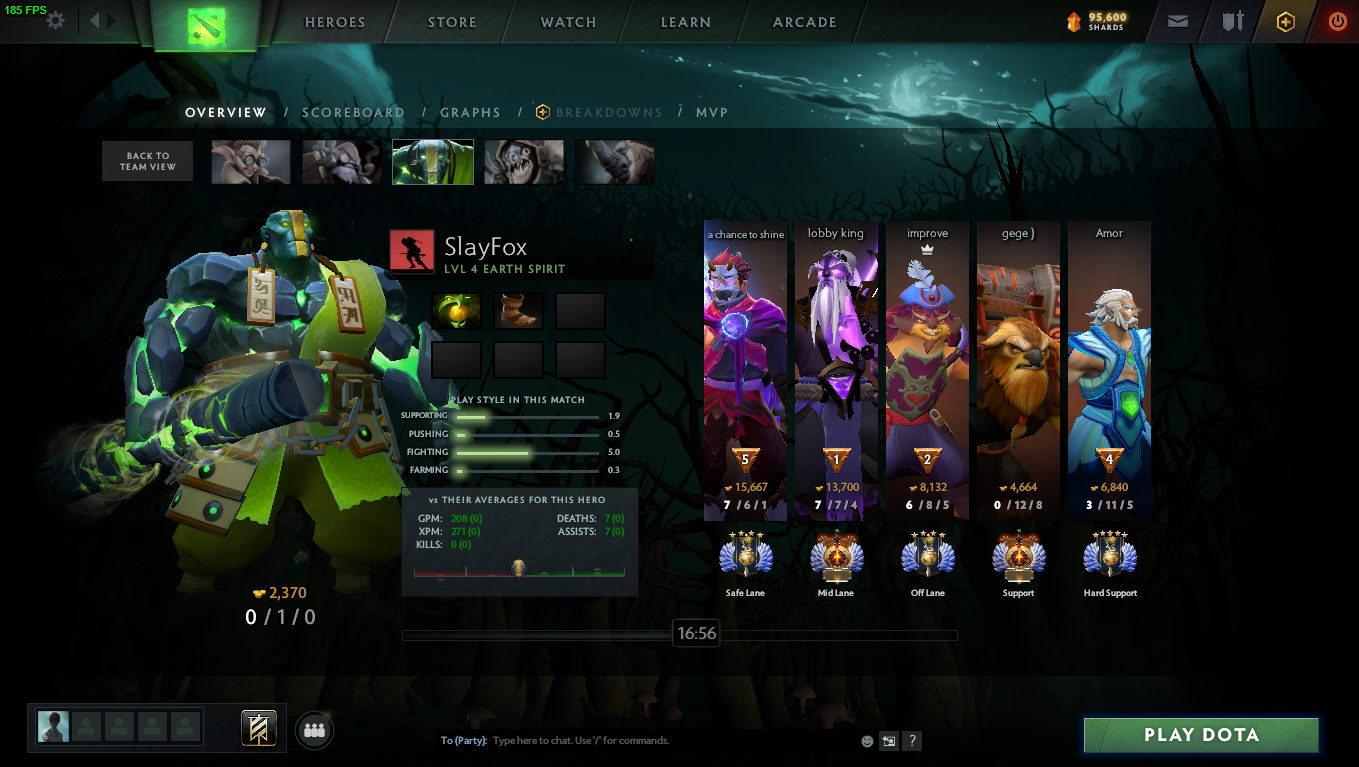View the MVP tab
The width and height of the screenshot is (1359, 767).
click(712, 113)
